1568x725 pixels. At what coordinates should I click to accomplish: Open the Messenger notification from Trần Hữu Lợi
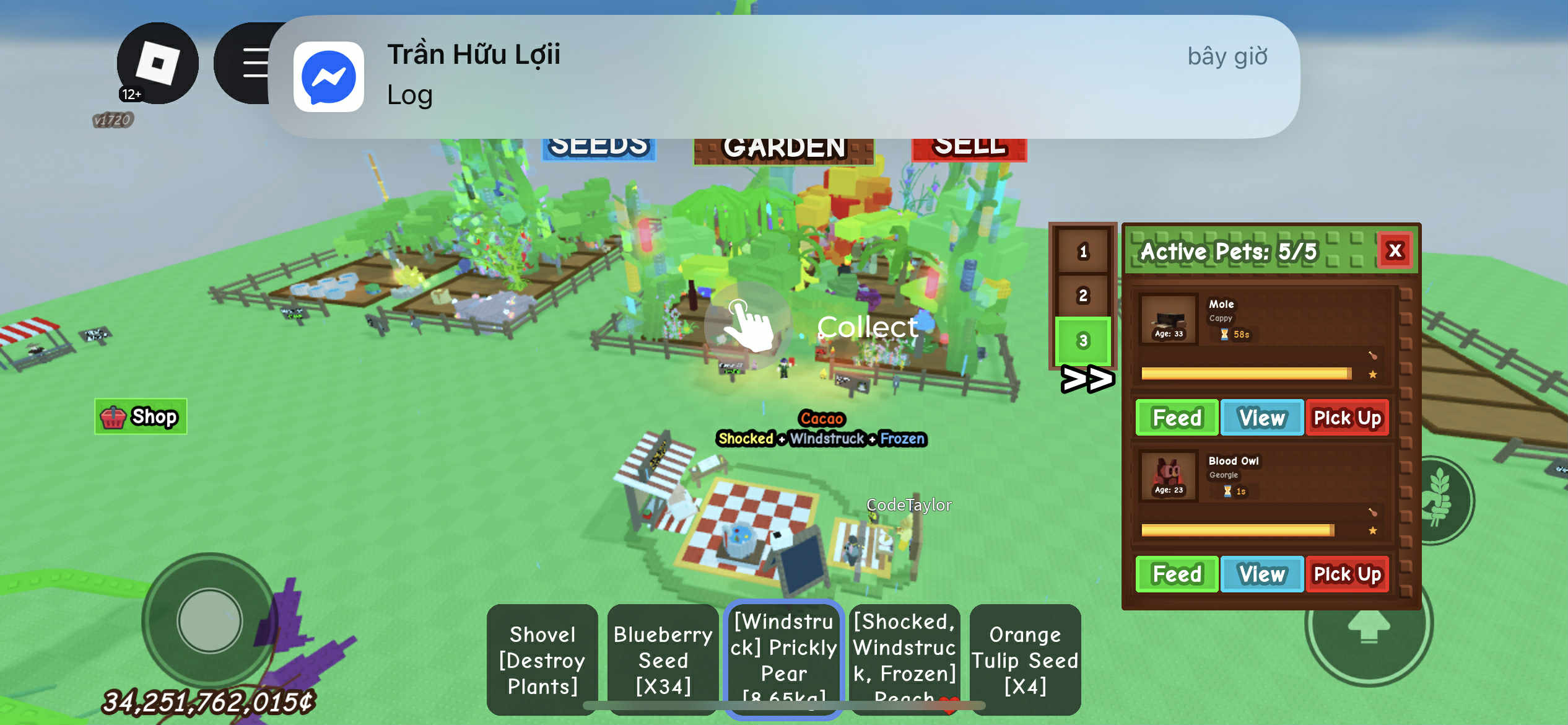pos(783,76)
